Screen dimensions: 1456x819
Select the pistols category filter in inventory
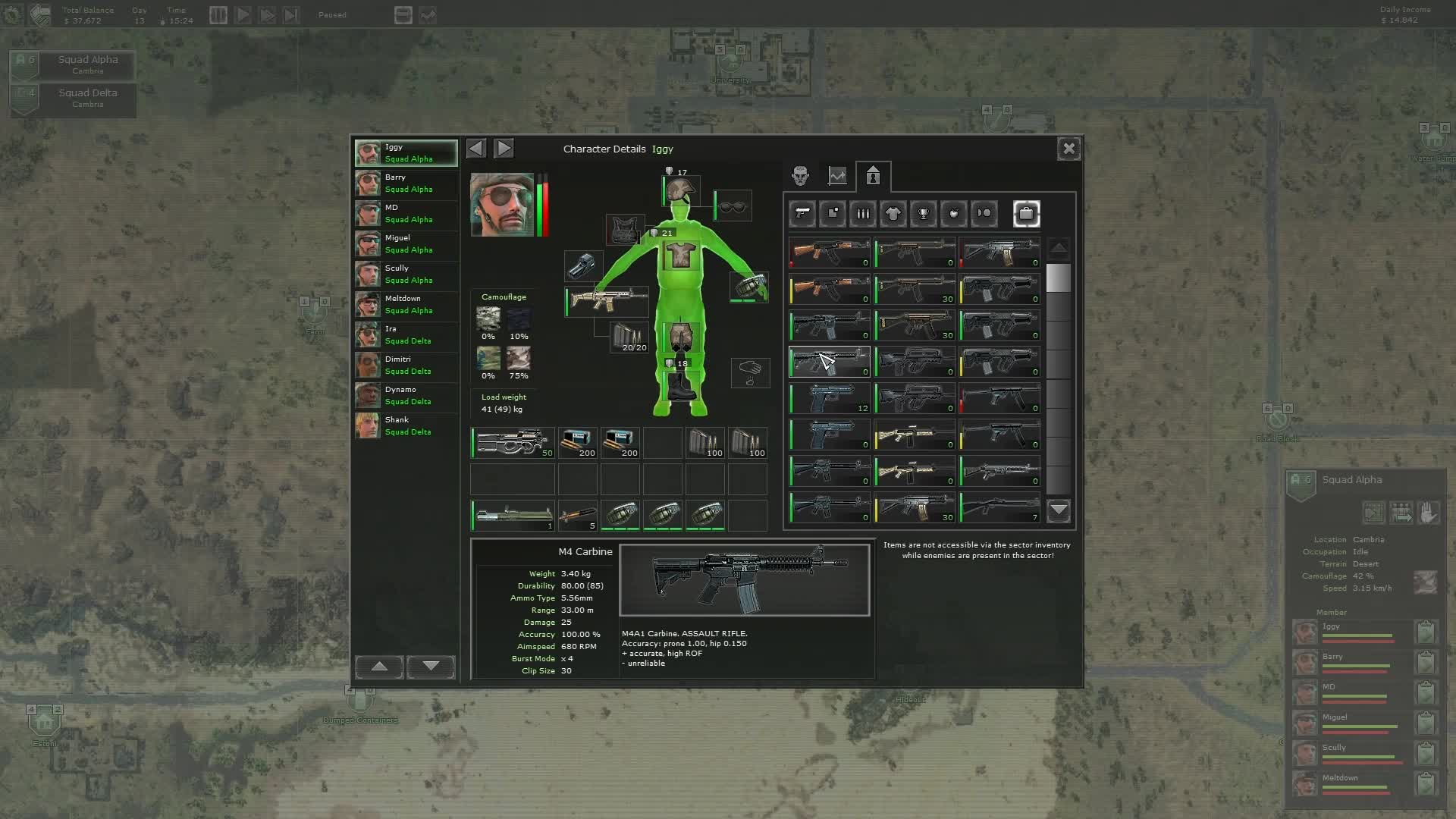point(802,214)
